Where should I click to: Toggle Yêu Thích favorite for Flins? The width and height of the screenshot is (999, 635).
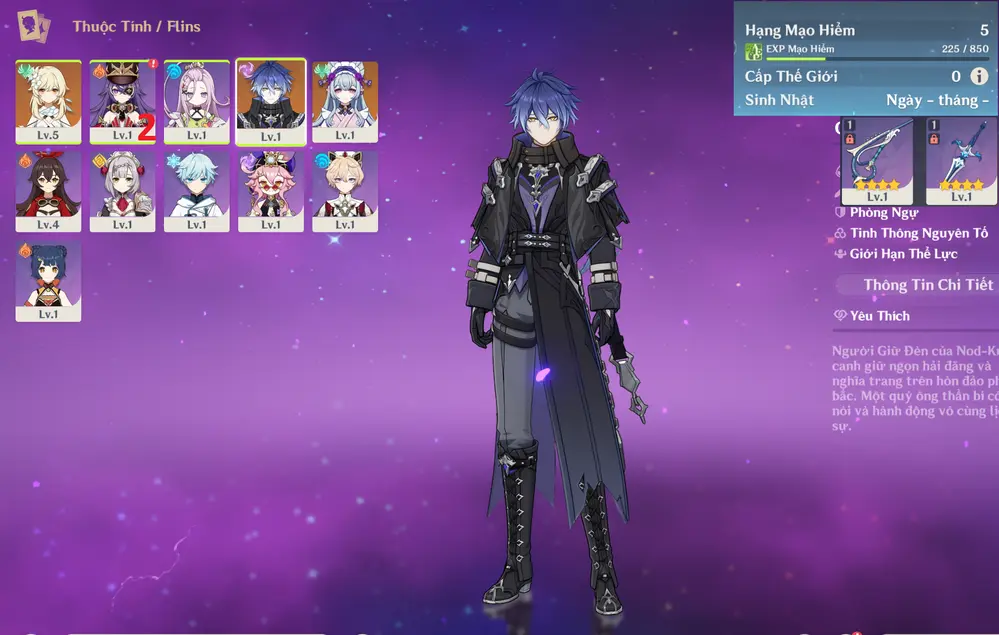pos(873,316)
